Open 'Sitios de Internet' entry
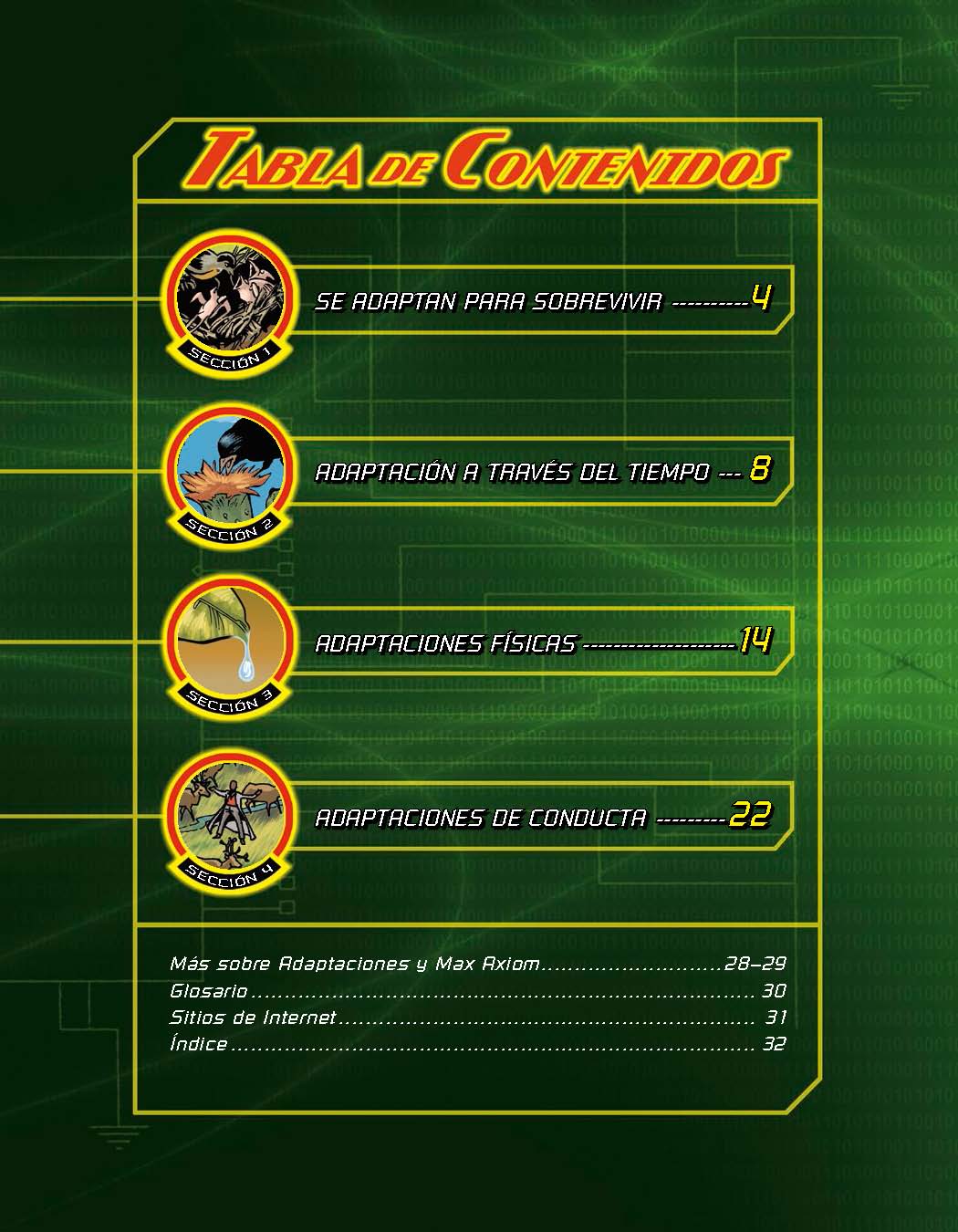The image size is (958, 1232). click(253, 1018)
